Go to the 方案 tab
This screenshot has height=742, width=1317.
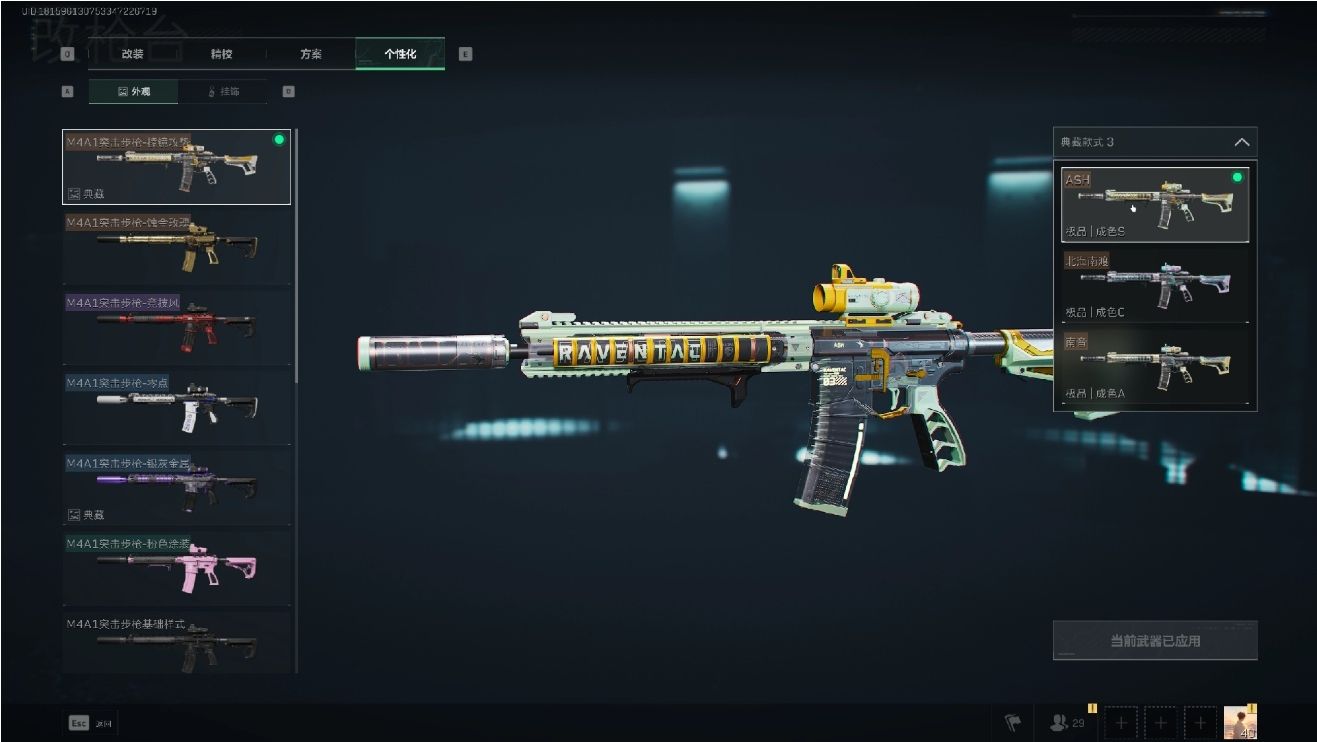coord(311,54)
